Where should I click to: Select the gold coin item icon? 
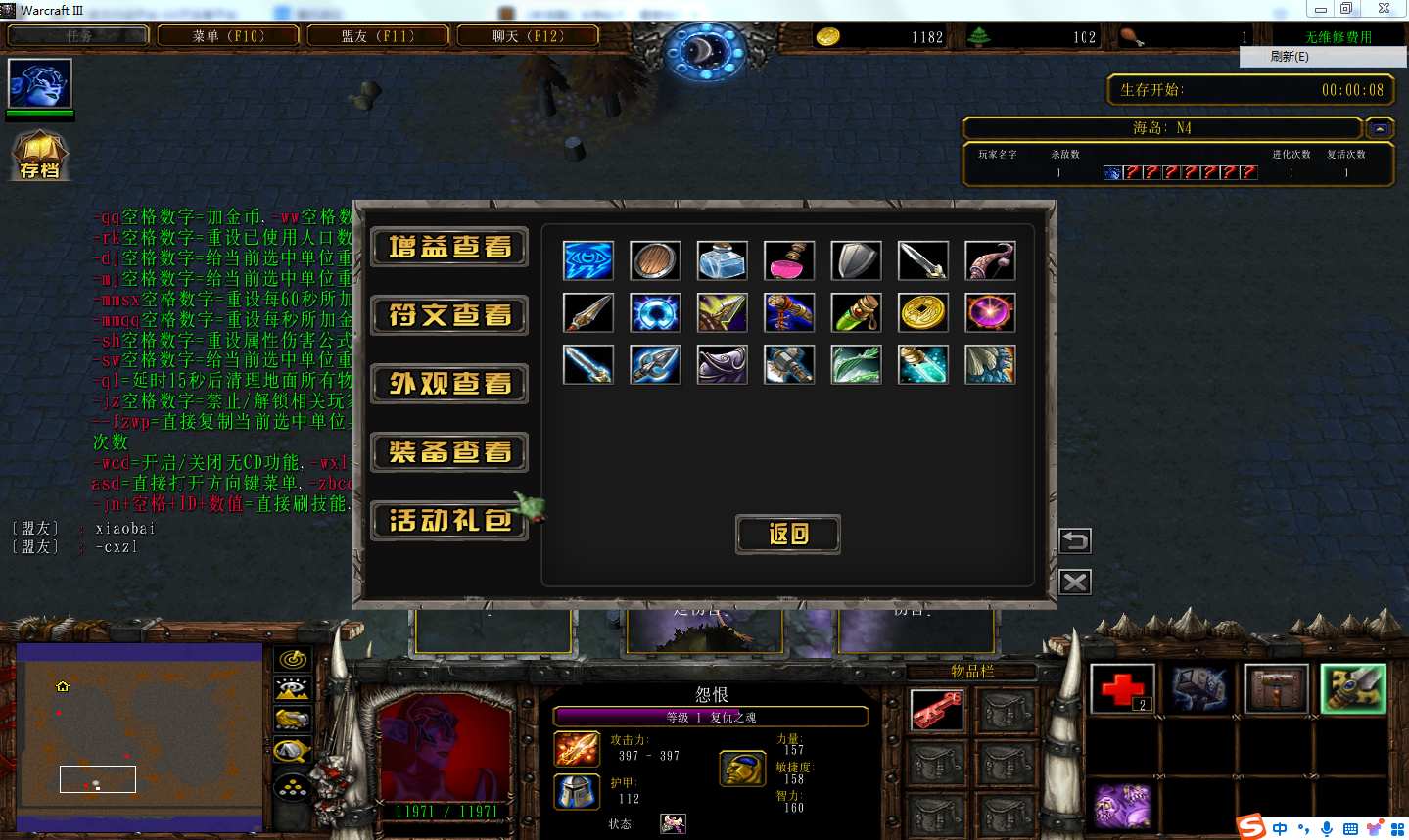click(922, 313)
